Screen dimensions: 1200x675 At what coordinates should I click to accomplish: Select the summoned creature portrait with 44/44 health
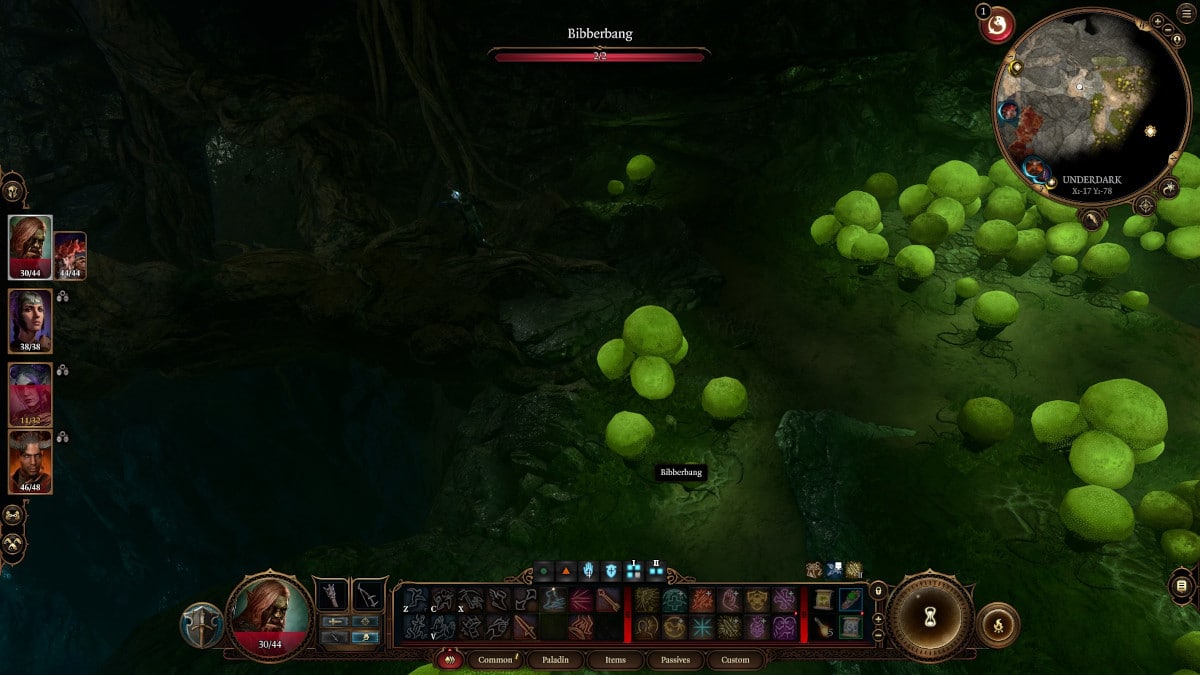(70, 255)
